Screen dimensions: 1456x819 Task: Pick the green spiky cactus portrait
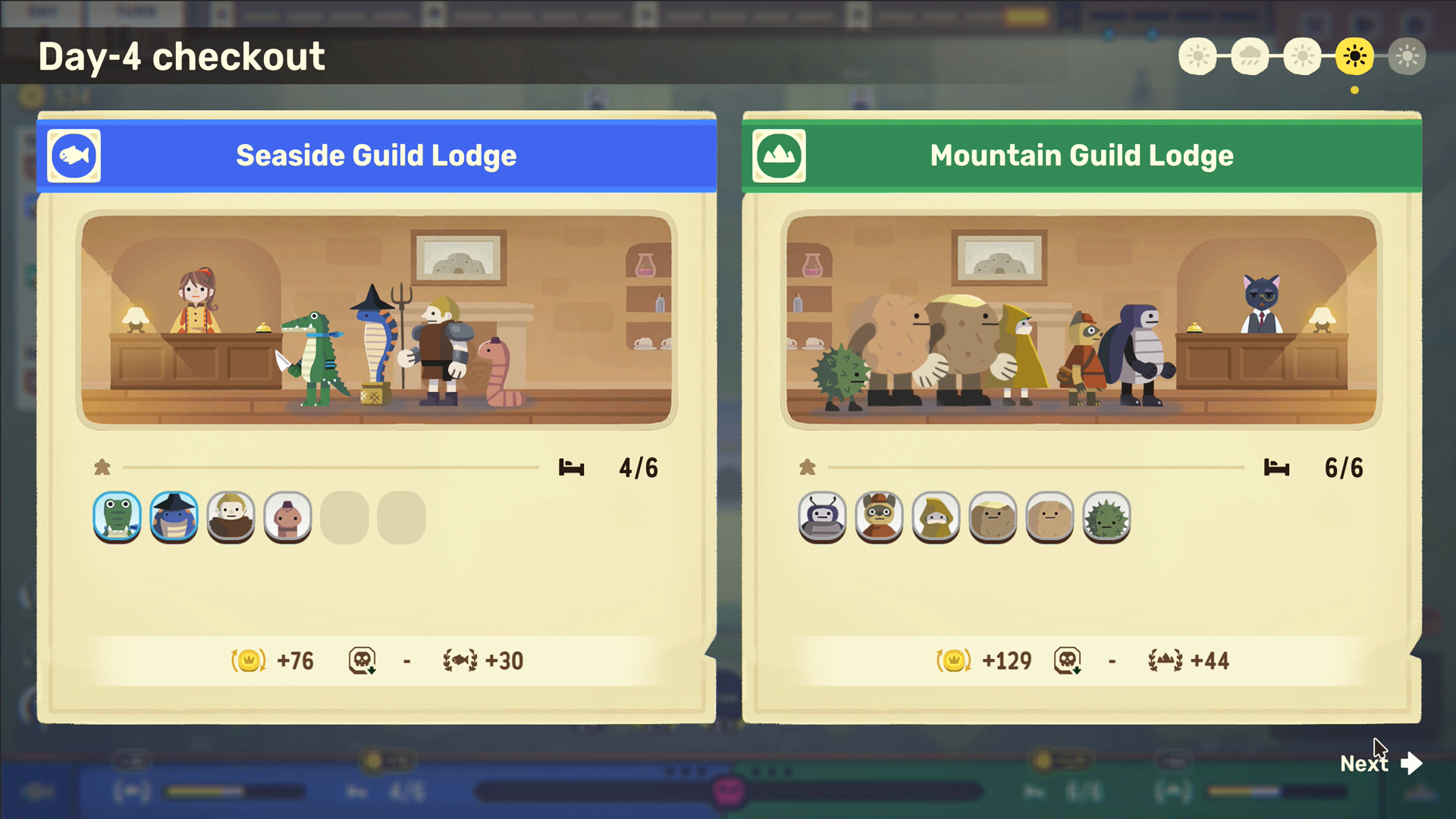(1106, 517)
